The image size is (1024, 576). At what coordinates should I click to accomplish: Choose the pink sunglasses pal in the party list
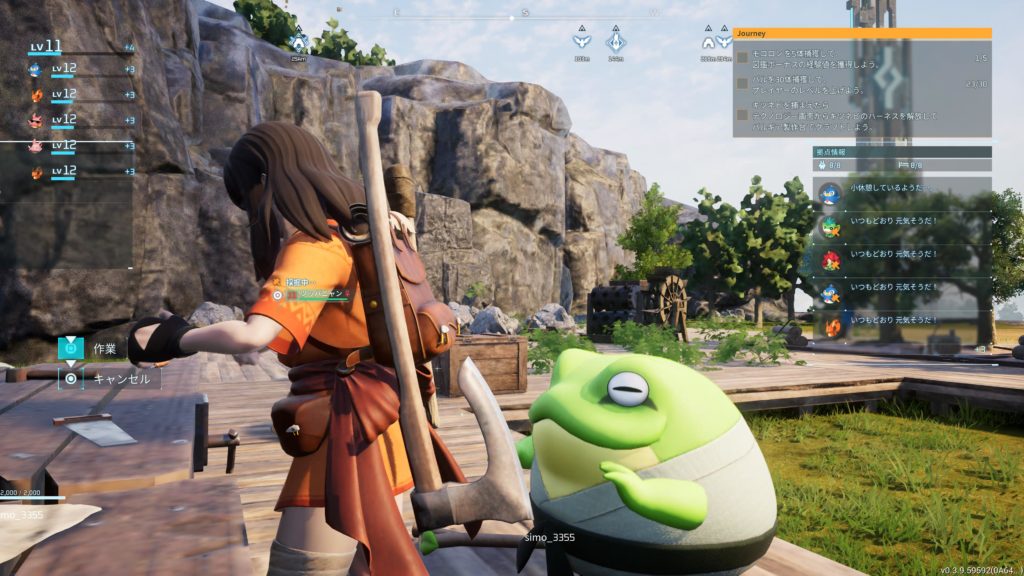coord(36,120)
